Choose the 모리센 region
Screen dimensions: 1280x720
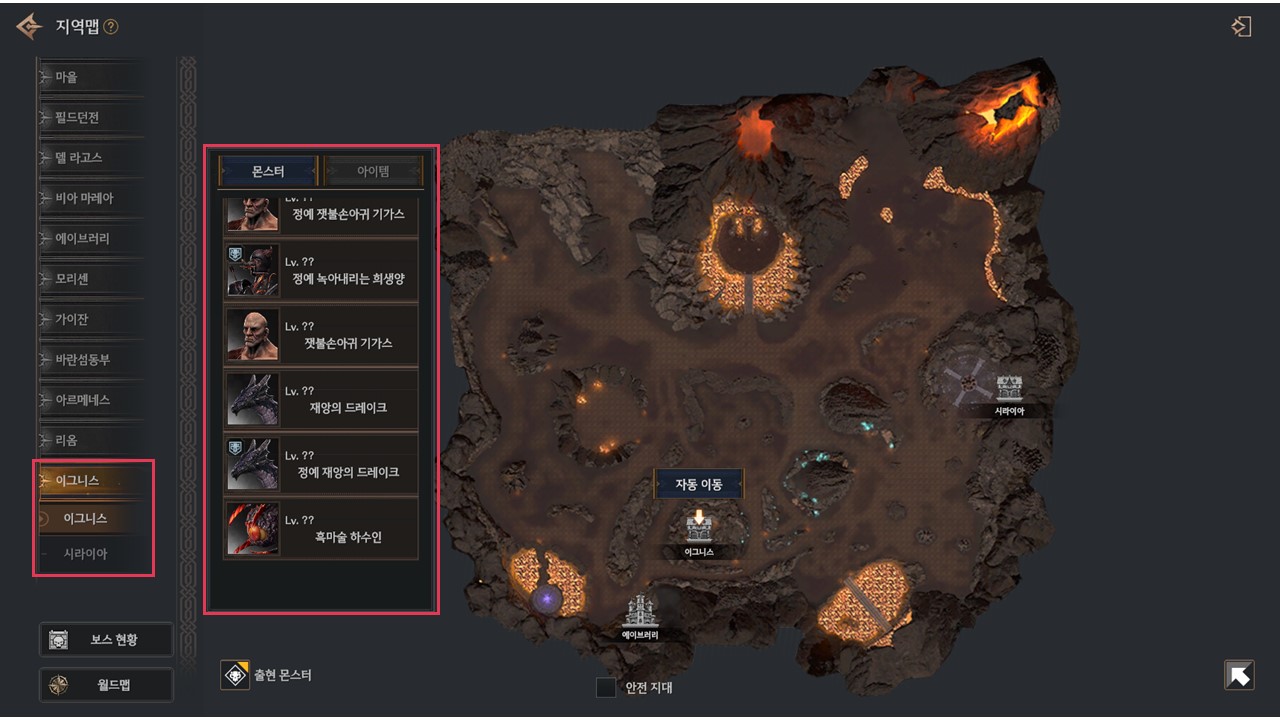pyautogui.click(x=90, y=279)
